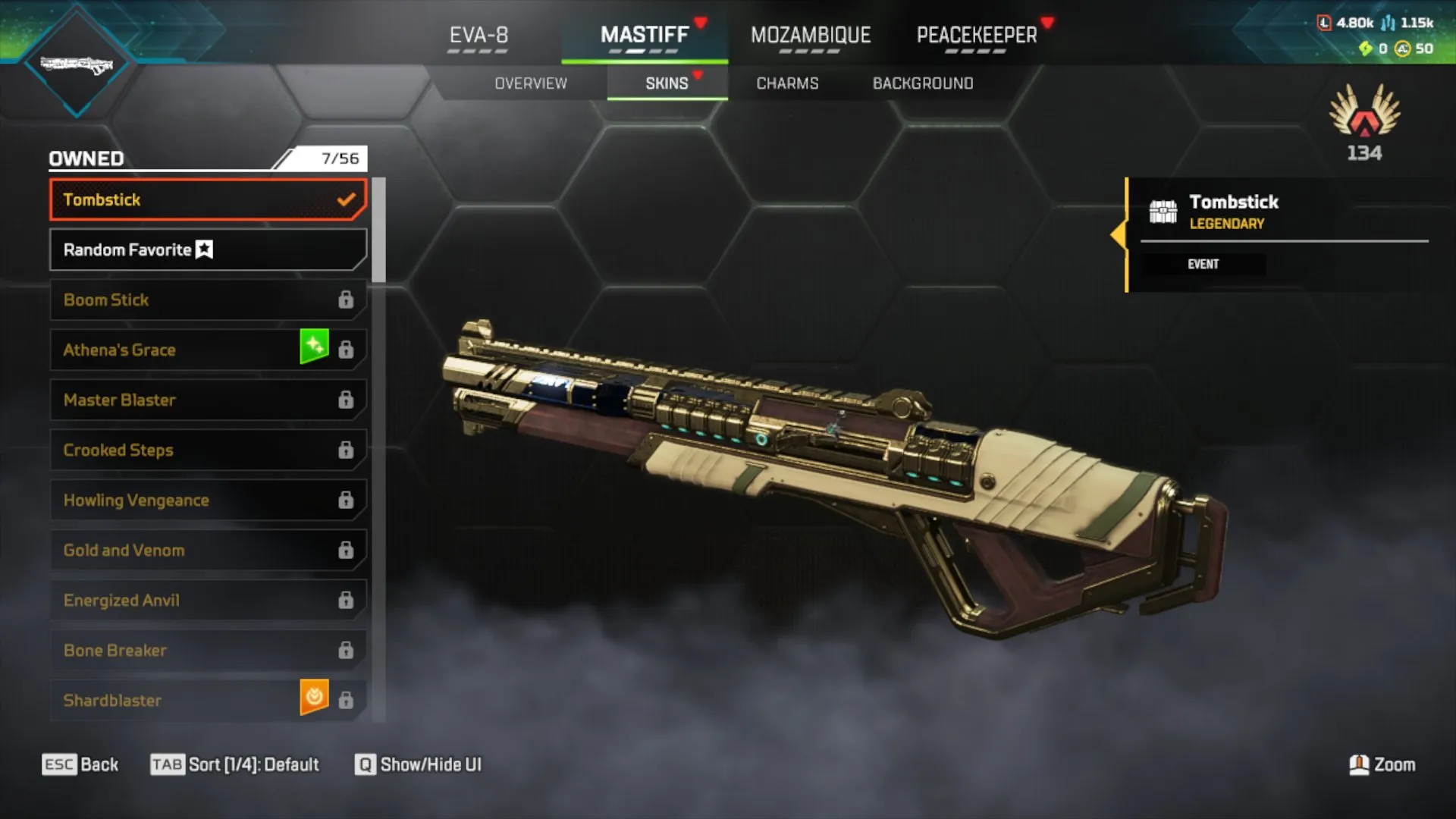Click the ESC Back button
Screen dimensions: 1456x819
80,764
